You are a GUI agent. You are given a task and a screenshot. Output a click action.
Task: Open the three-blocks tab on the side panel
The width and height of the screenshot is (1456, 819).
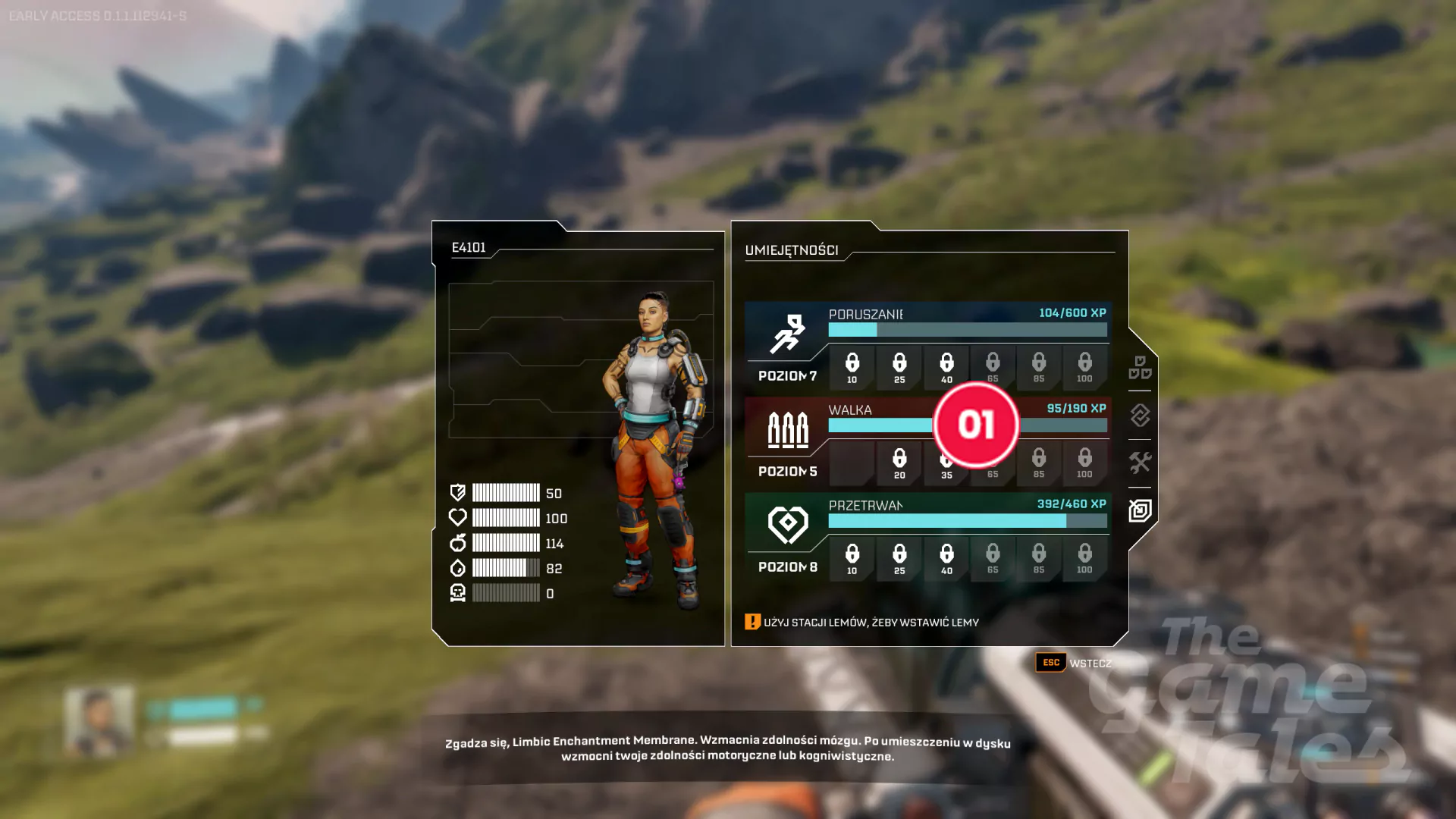point(1140,368)
